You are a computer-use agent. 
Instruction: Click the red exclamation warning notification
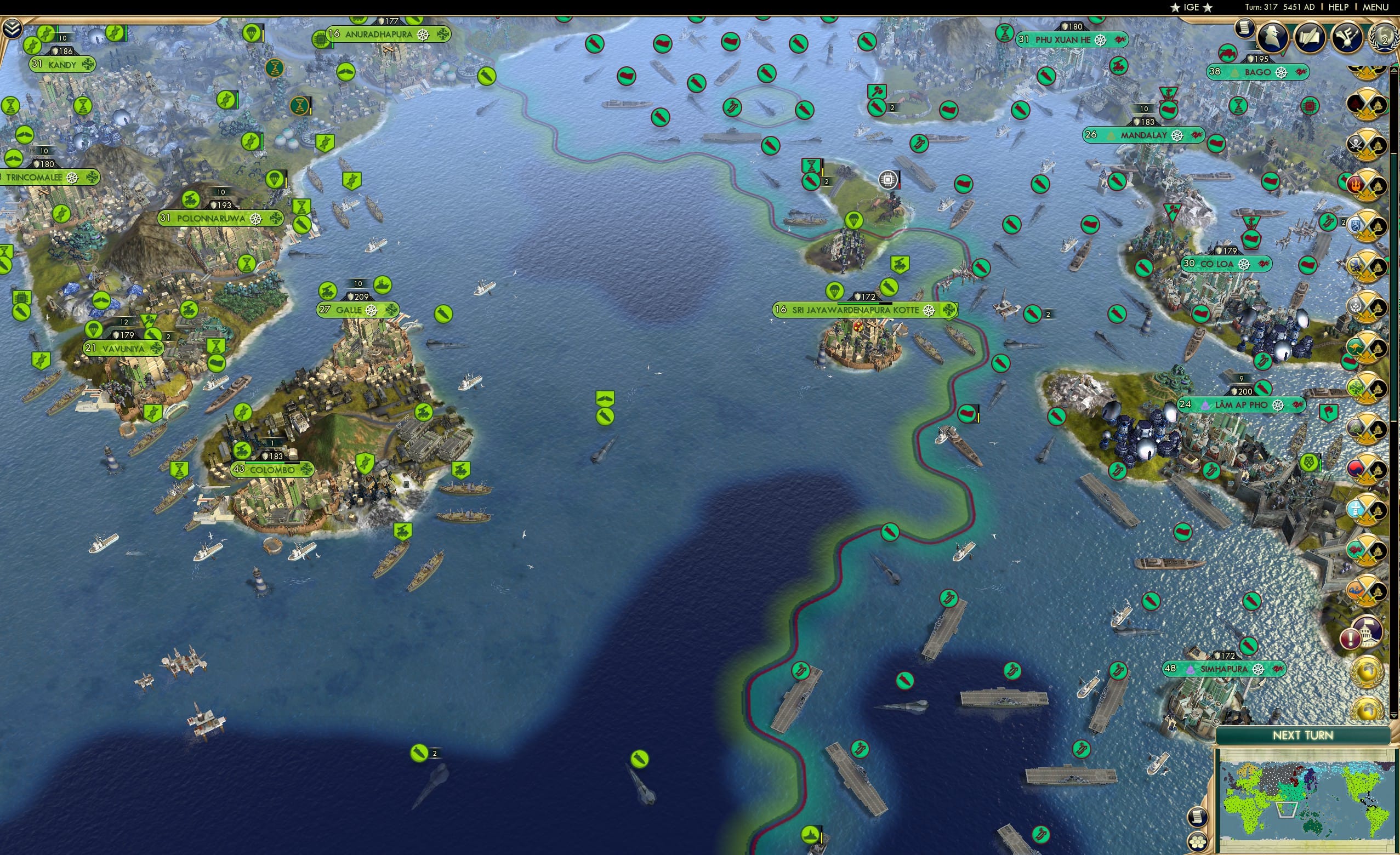point(1351,638)
